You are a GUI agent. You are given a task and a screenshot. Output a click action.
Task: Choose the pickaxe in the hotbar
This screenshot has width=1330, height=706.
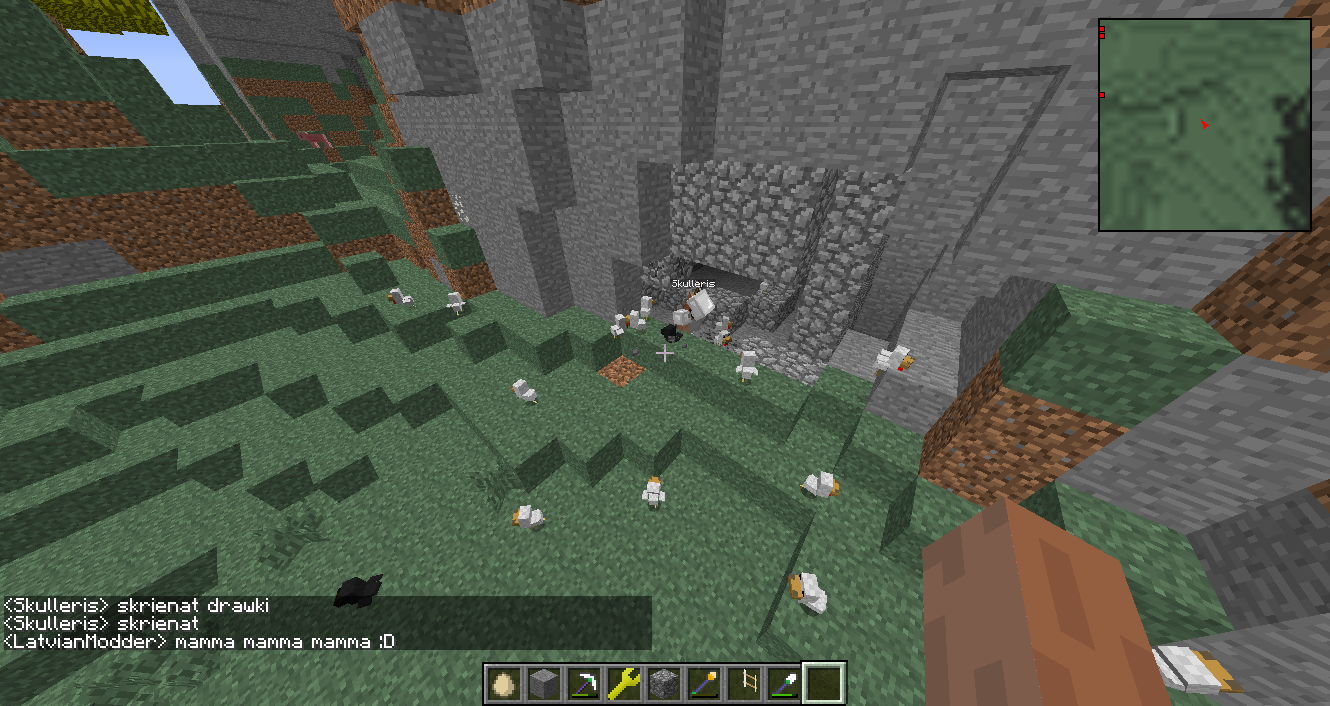tap(585, 683)
